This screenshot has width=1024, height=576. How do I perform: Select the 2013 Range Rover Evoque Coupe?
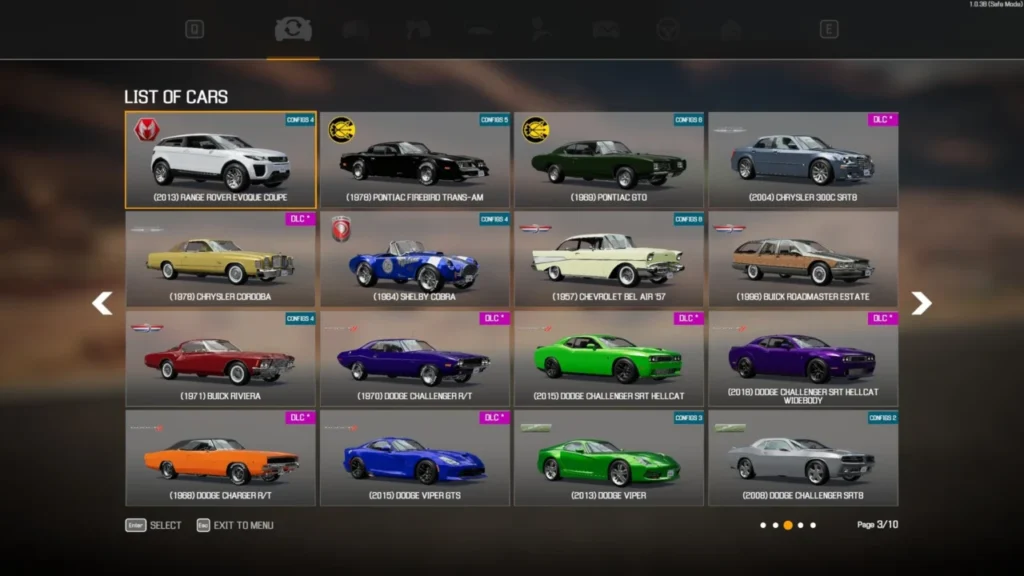pyautogui.click(x=220, y=160)
